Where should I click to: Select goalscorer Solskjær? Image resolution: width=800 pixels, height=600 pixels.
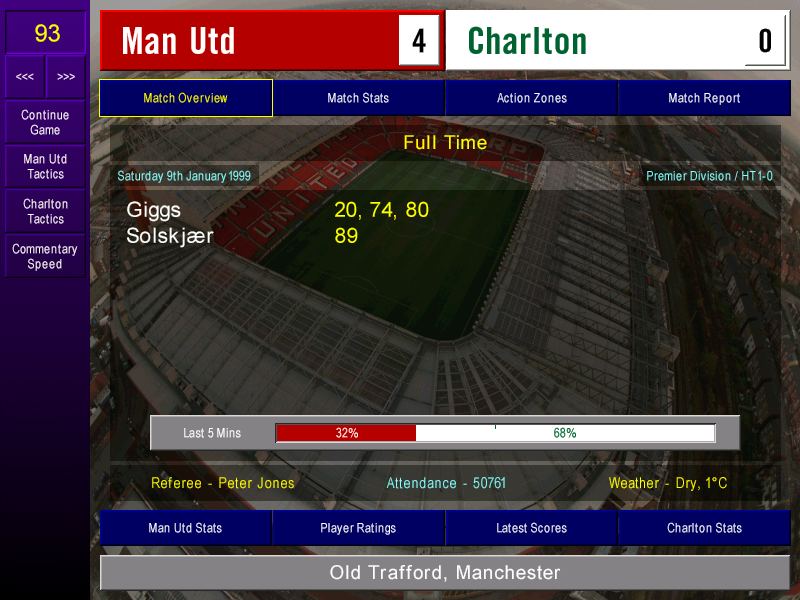tap(170, 237)
